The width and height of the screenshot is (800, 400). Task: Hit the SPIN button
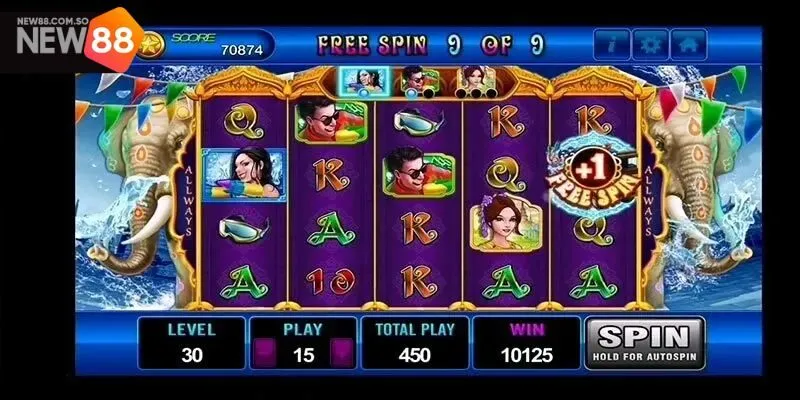tap(644, 343)
